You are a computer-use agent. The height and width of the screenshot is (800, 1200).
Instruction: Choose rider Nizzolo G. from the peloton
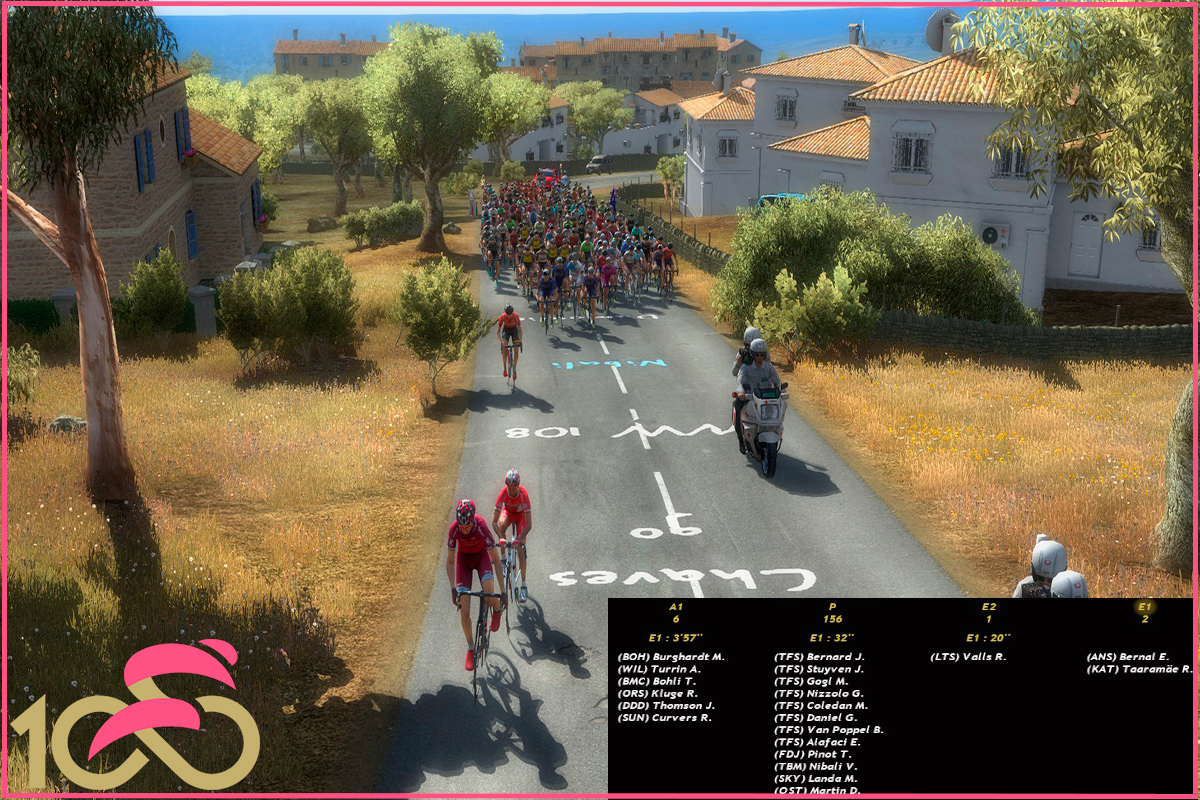(x=819, y=693)
